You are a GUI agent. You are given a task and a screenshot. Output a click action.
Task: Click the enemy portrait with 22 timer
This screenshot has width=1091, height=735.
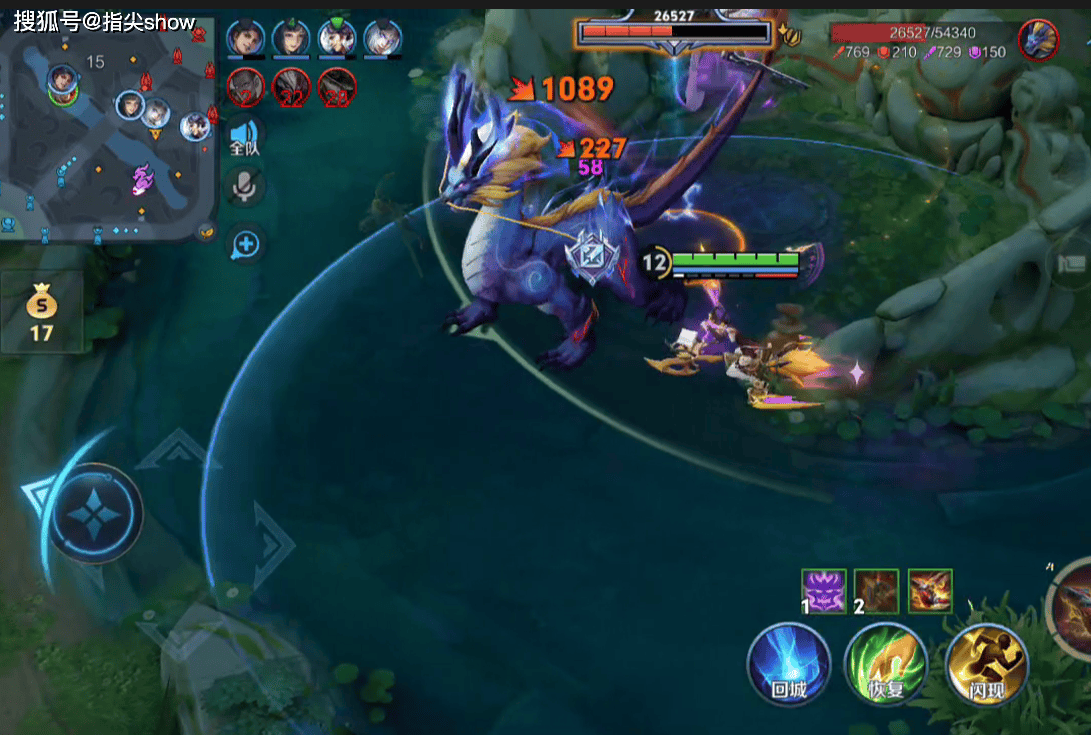(292, 88)
